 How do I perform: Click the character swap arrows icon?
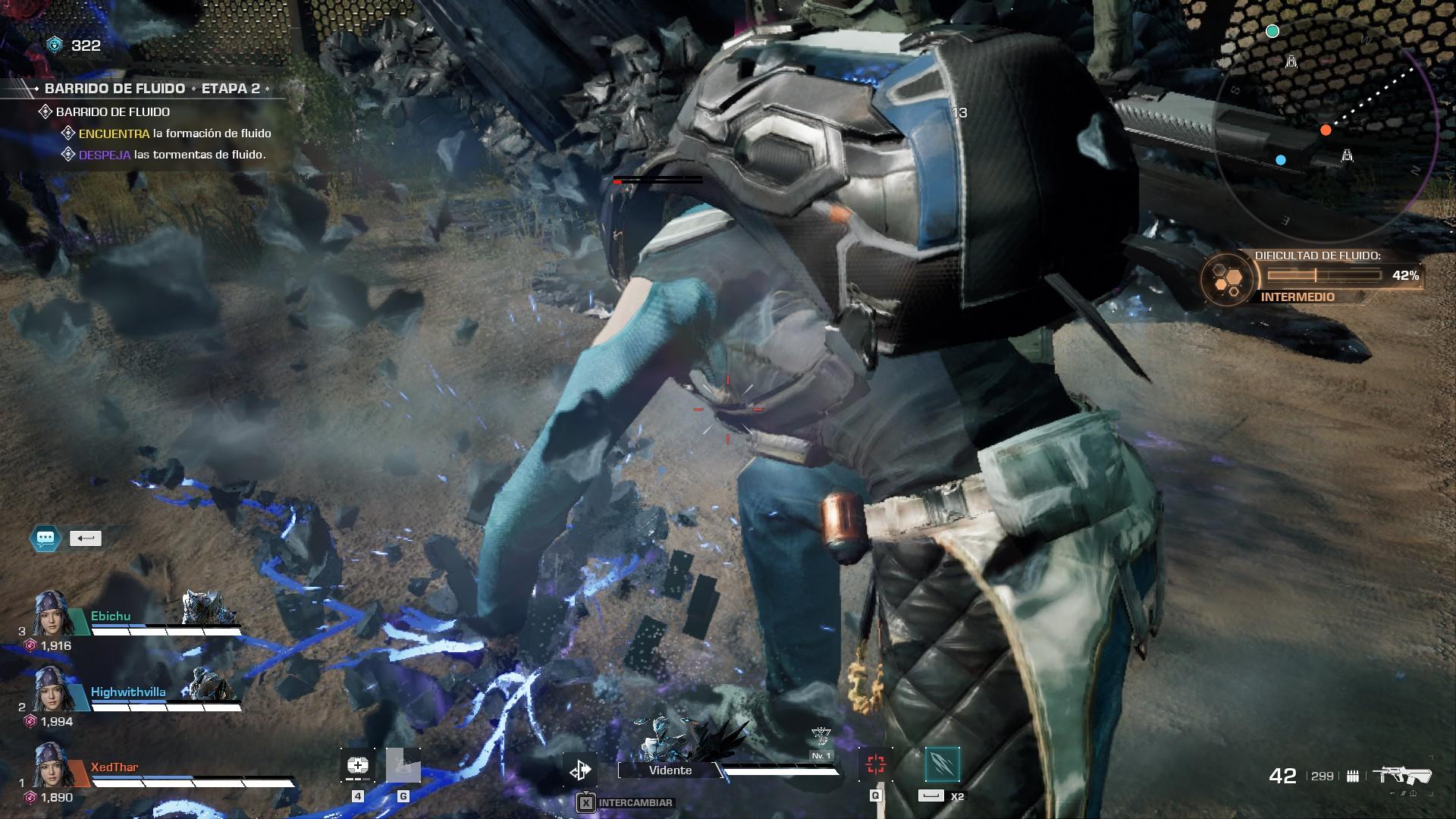(580, 770)
